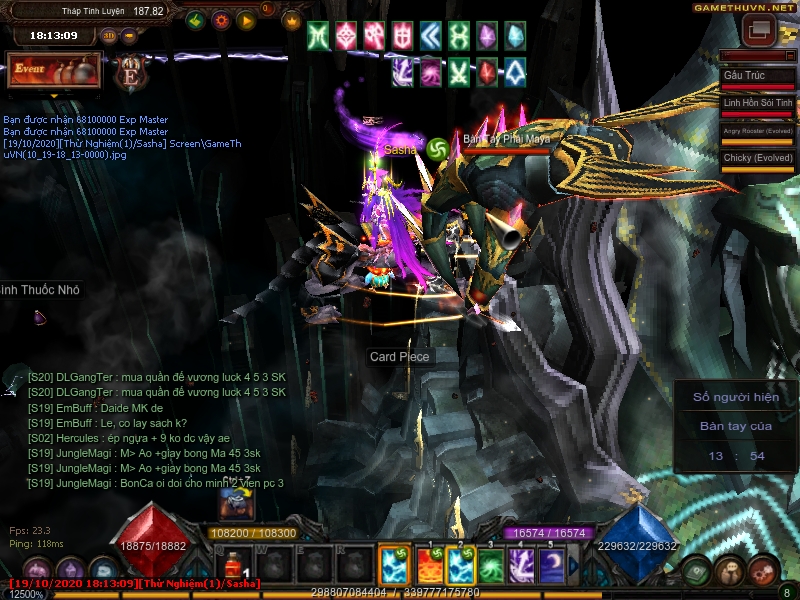Select the Chicky (Evolved) pet entry
Viewport: 800px width, 600px height.
(757, 158)
